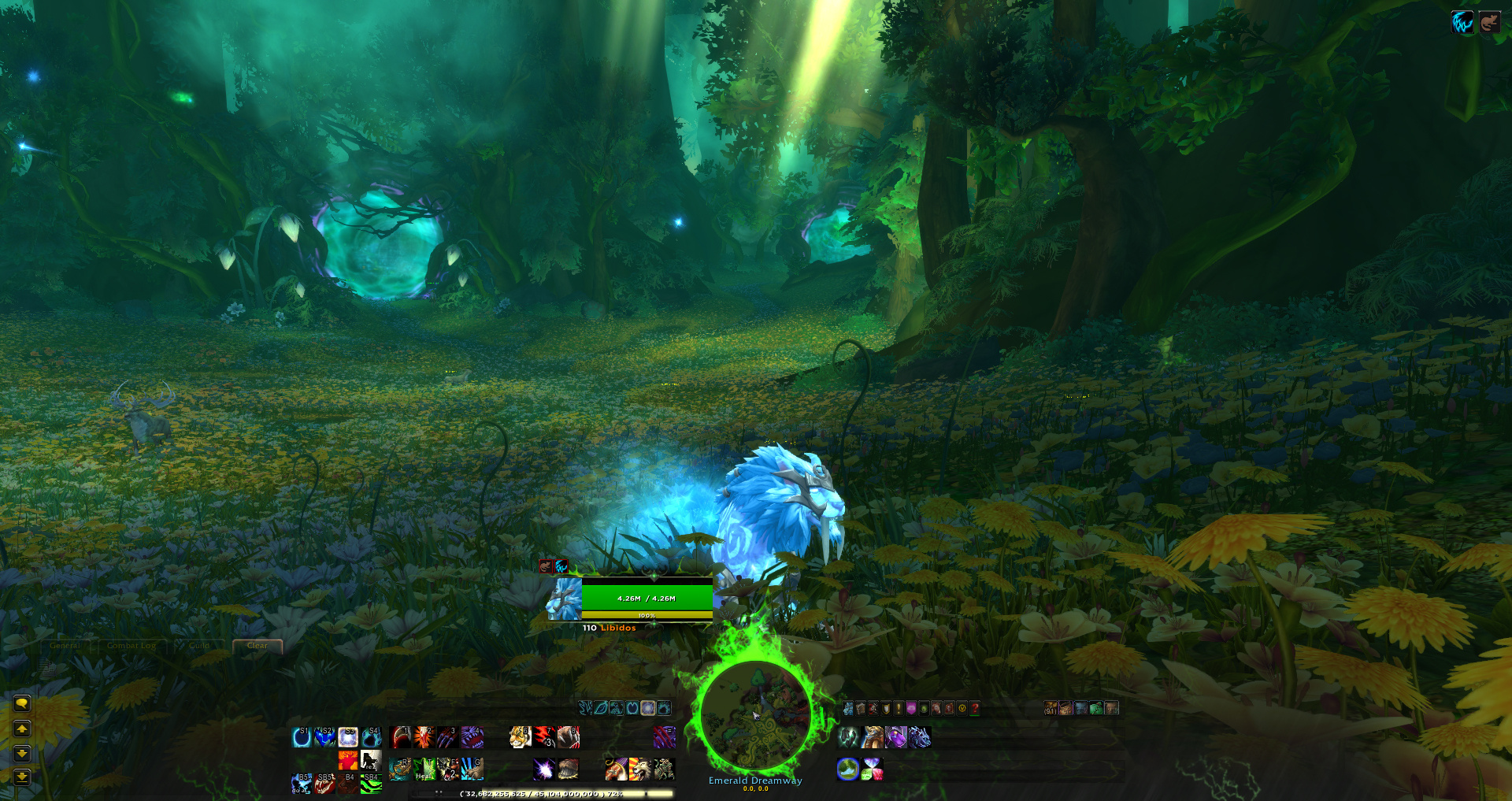Open the red question mark help button
The image size is (1512, 801).
click(974, 708)
